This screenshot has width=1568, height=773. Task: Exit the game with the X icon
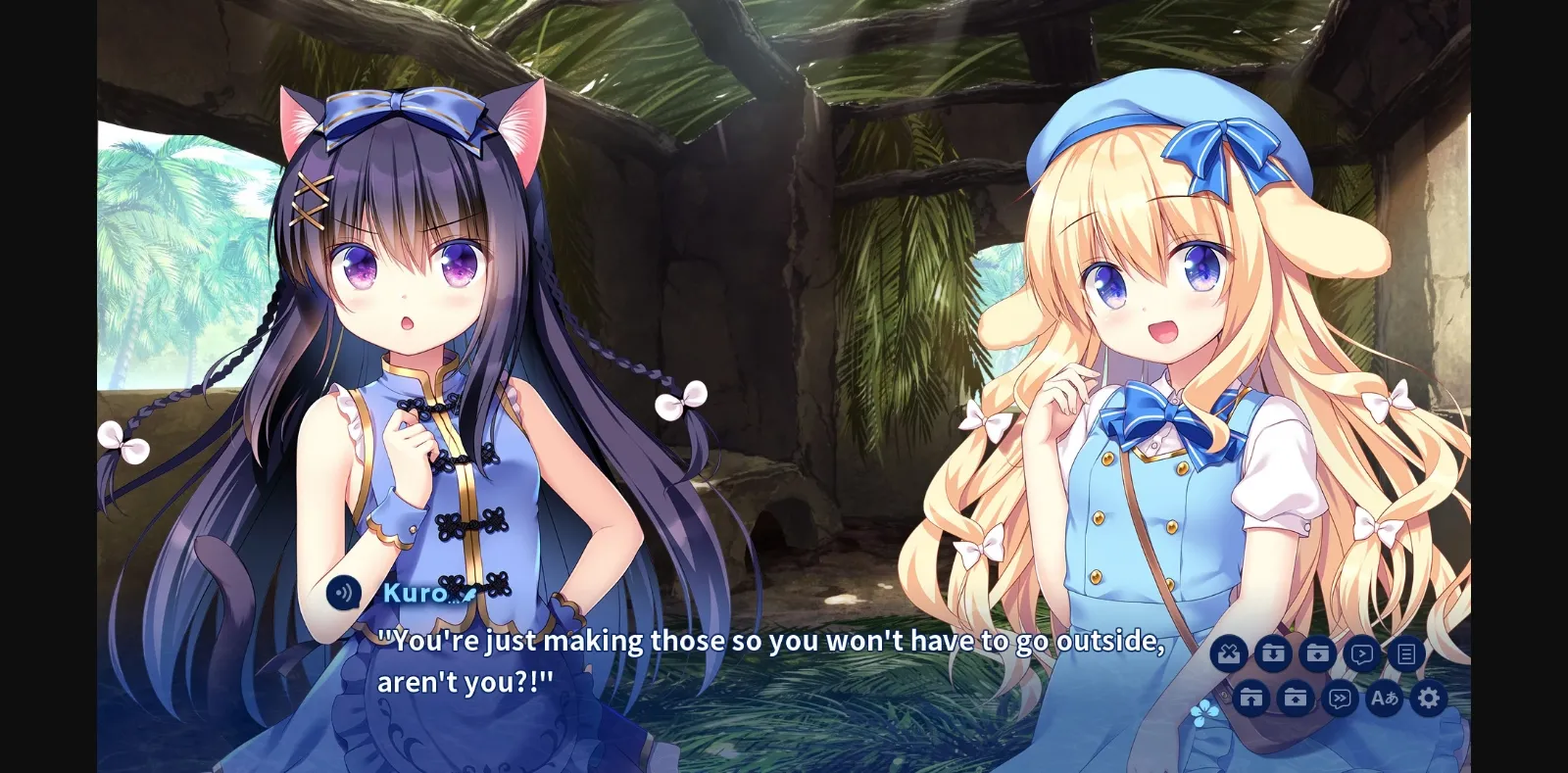[x=1231, y=652]
